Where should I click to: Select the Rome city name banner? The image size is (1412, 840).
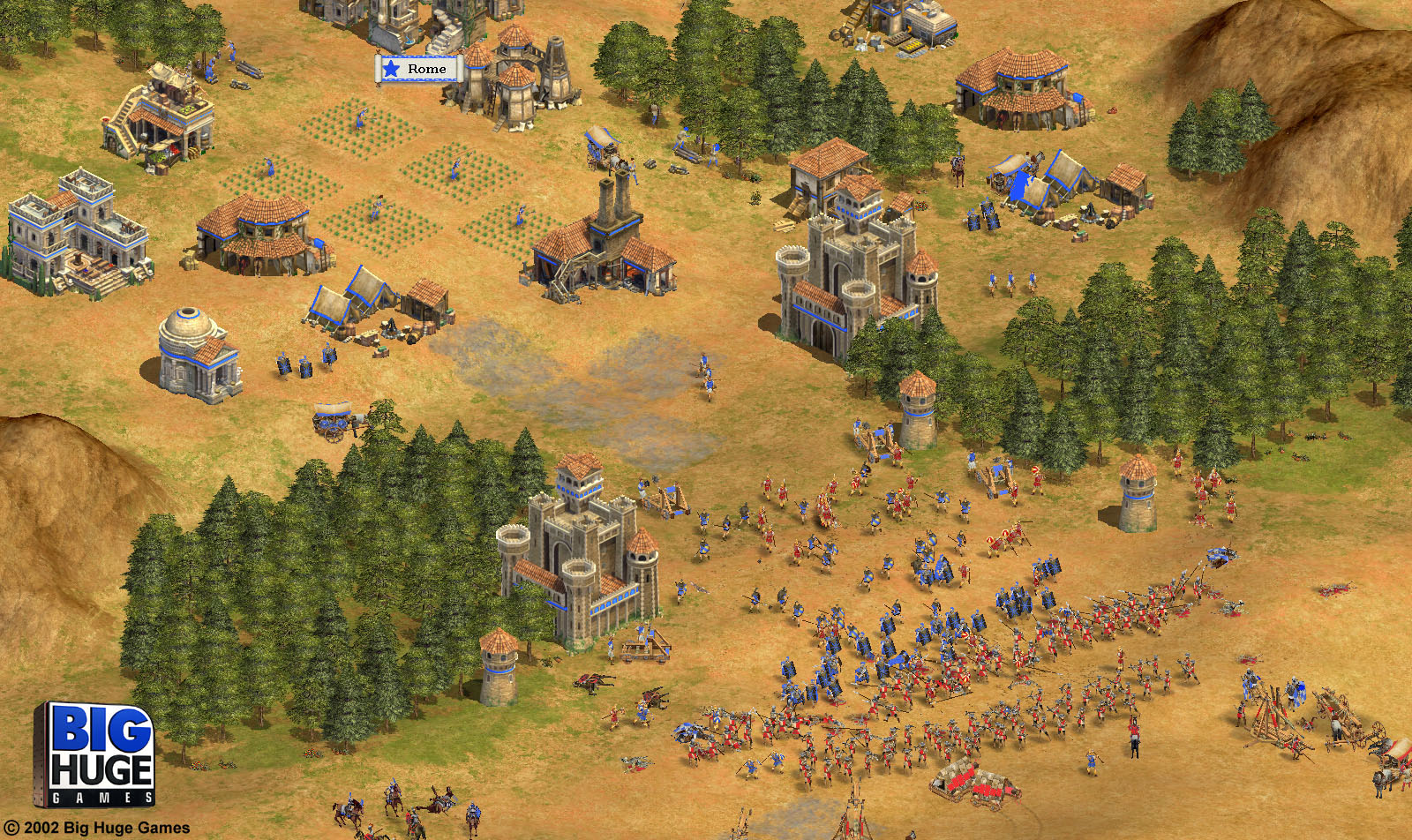coord(419,69)
